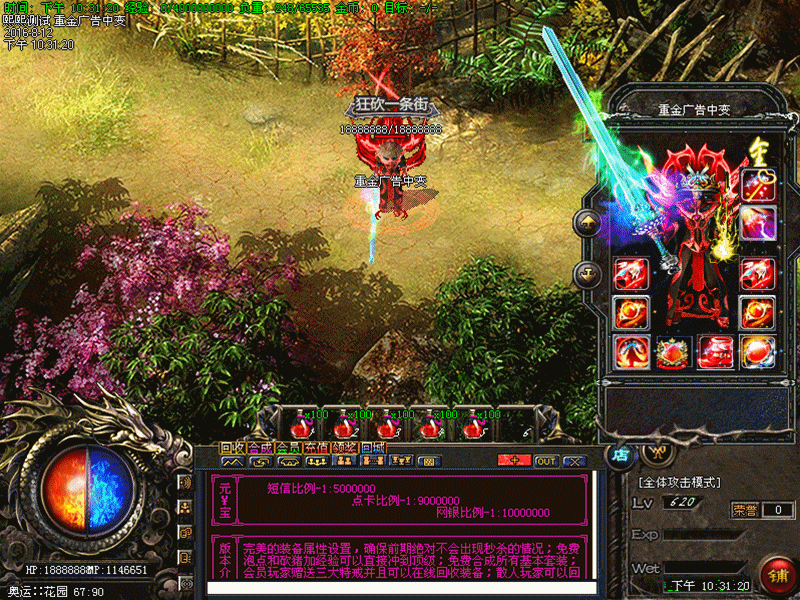Toggle the 全体攻击模式 attack mode

[678, 482]
